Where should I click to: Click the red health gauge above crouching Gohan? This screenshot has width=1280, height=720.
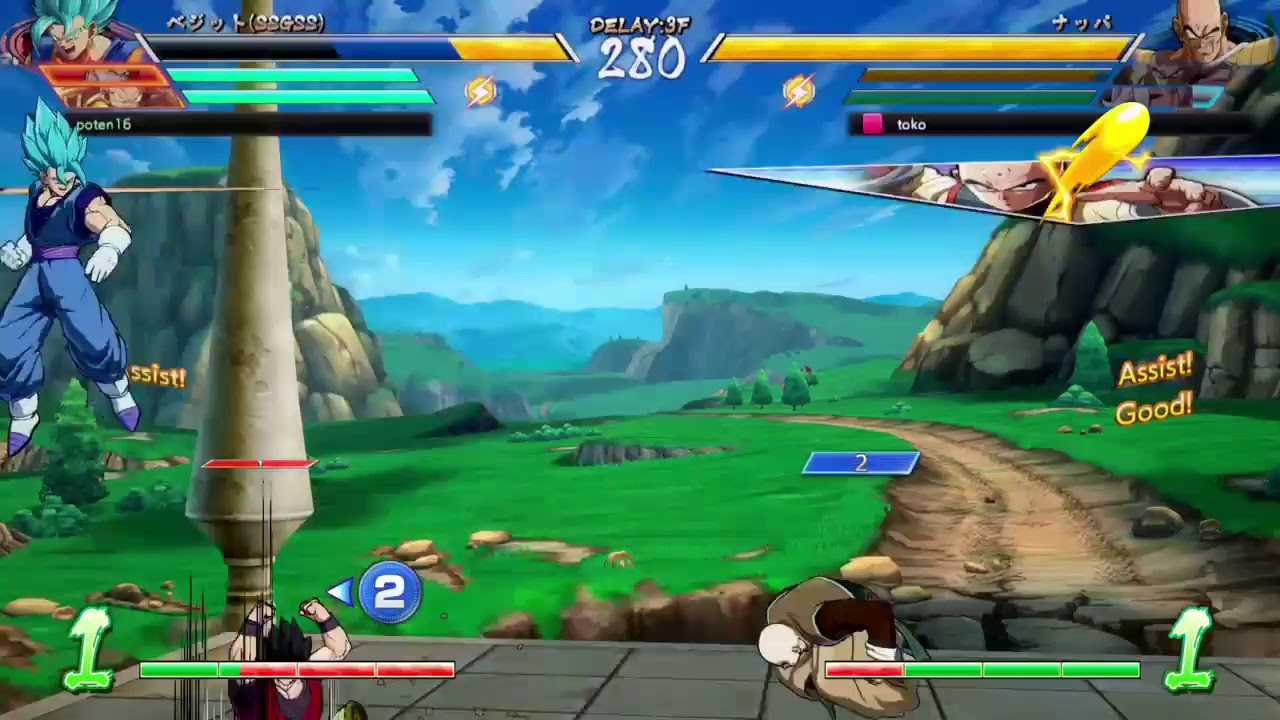click(258, 463)
